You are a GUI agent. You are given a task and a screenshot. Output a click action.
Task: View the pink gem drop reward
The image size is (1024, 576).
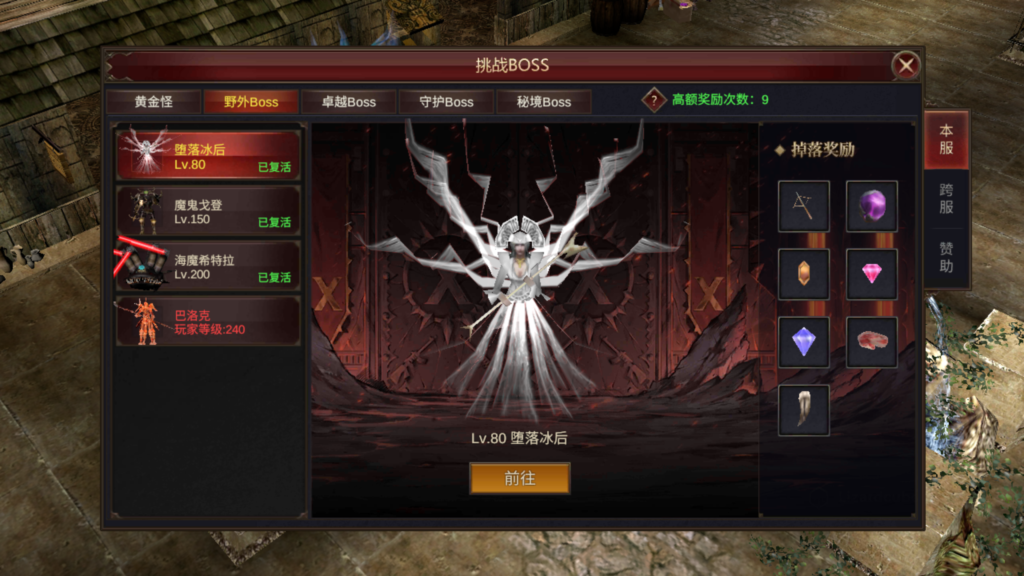tap(872, 274)
